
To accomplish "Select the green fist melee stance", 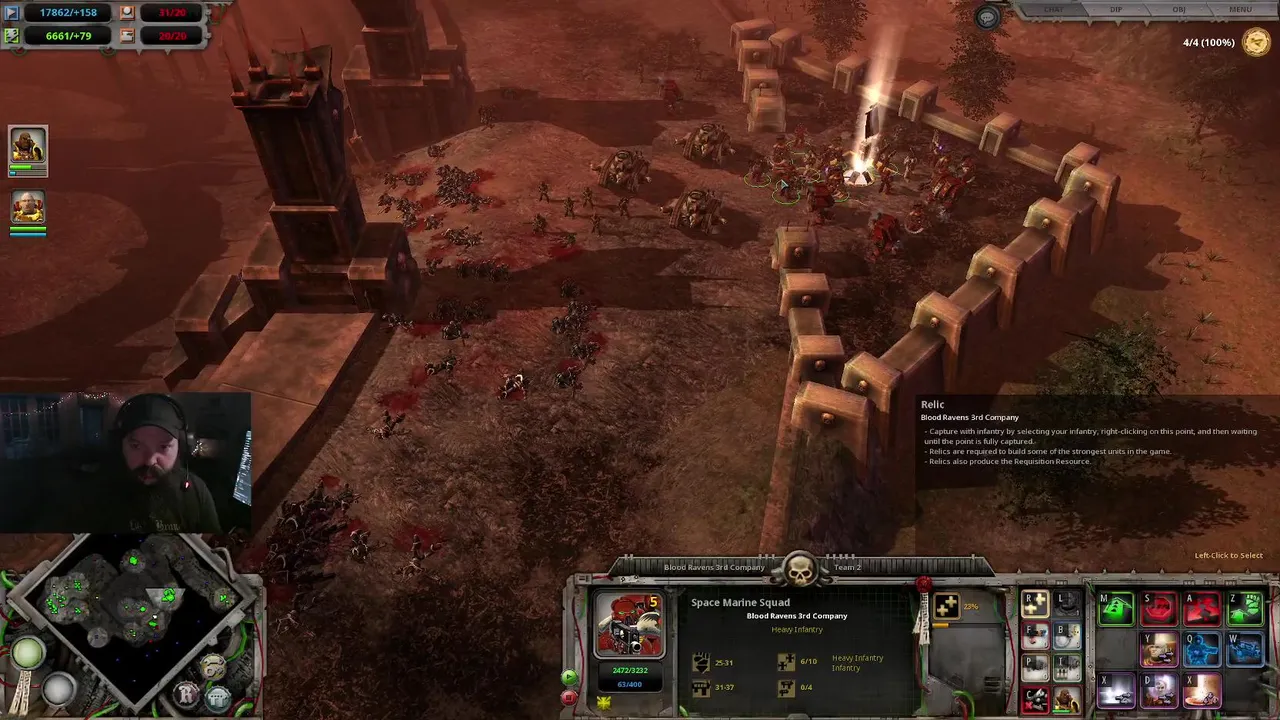I will point(1245,608).
